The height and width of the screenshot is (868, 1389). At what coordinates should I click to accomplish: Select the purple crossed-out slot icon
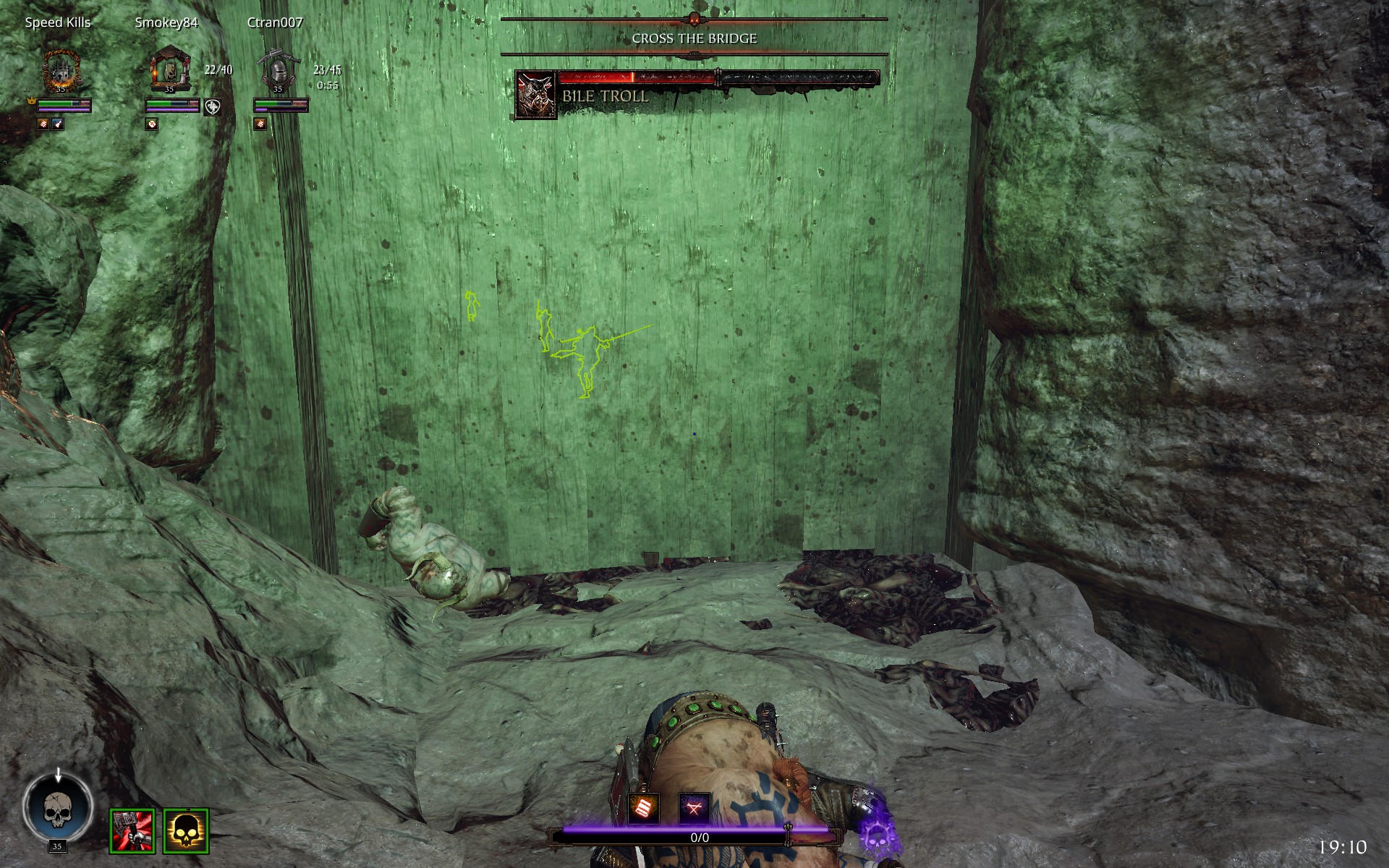pyautogui.click(x=694, y=808)
